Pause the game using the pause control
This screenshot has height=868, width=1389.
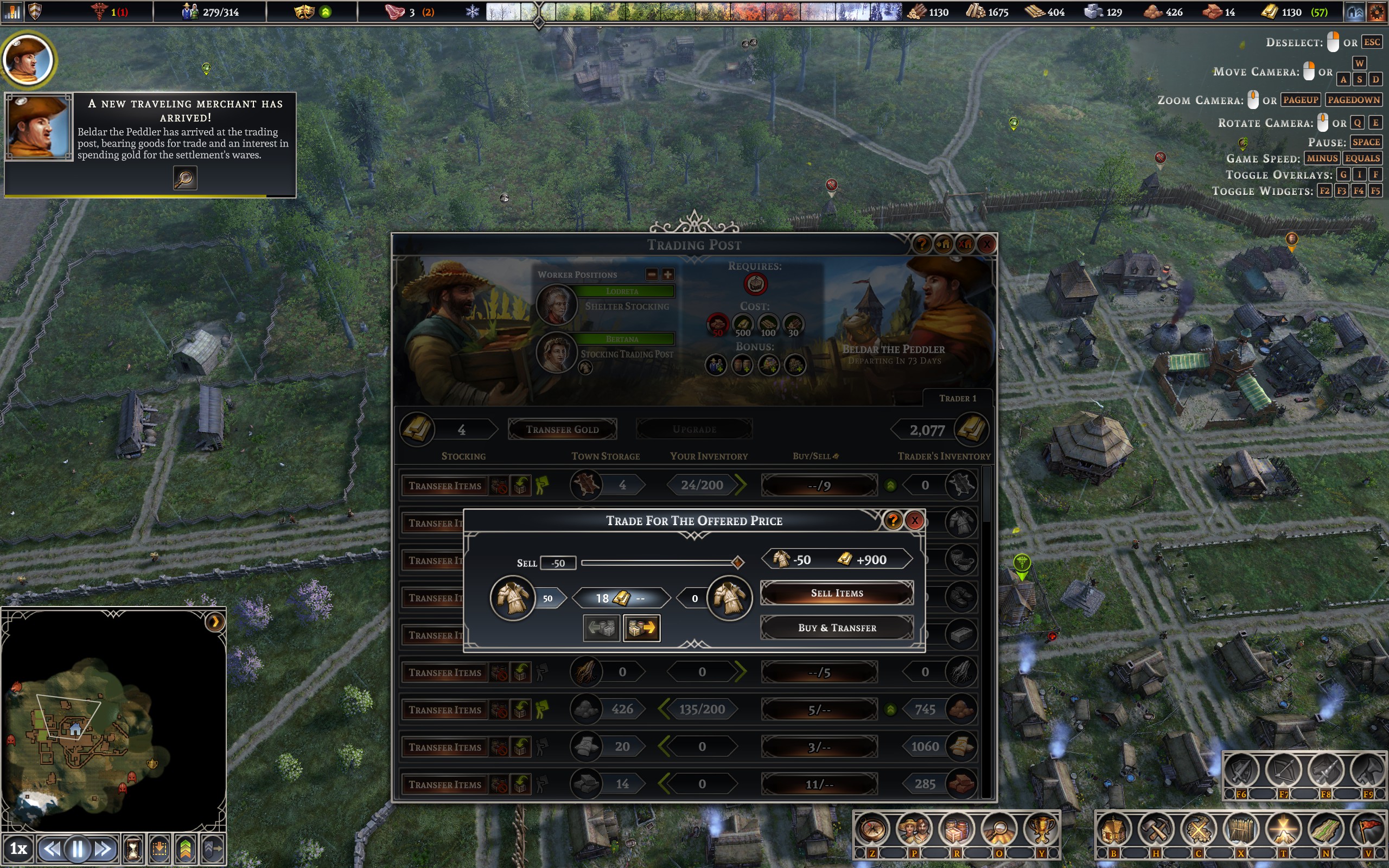click(78, 848)
